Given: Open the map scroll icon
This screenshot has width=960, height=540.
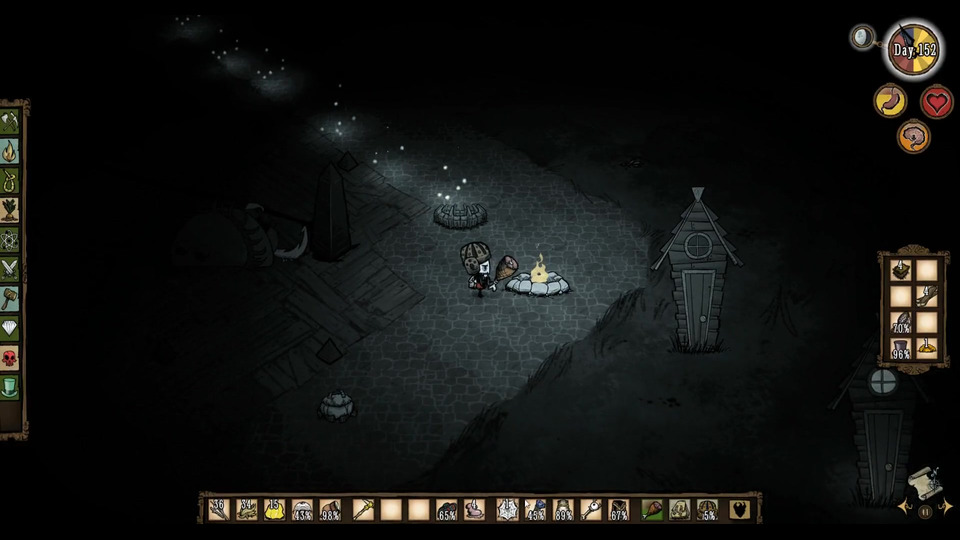Looking at the screenshot, I should [x=924, y=482].
